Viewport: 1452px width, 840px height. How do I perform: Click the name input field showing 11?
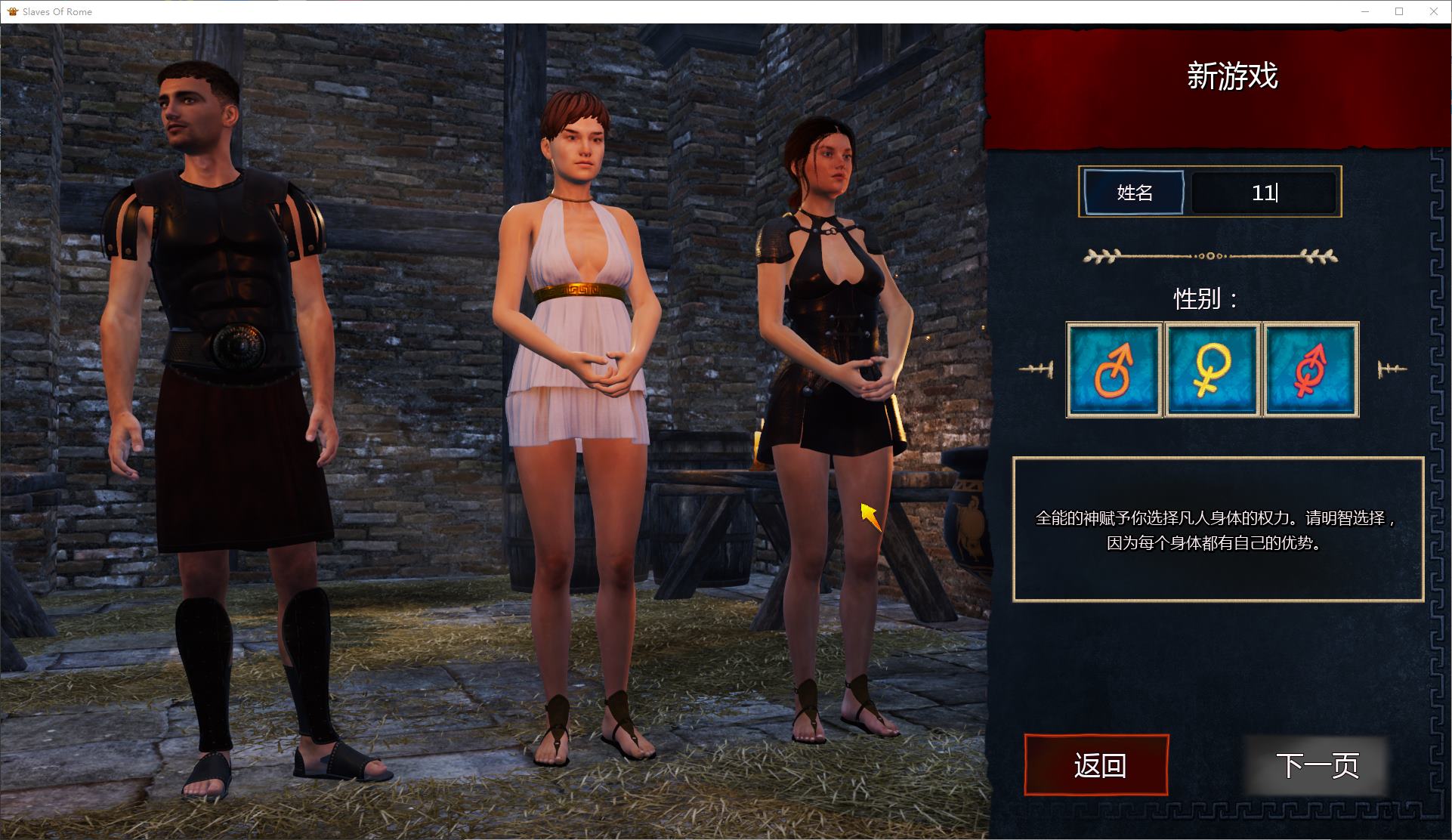tap(1263, 193)
